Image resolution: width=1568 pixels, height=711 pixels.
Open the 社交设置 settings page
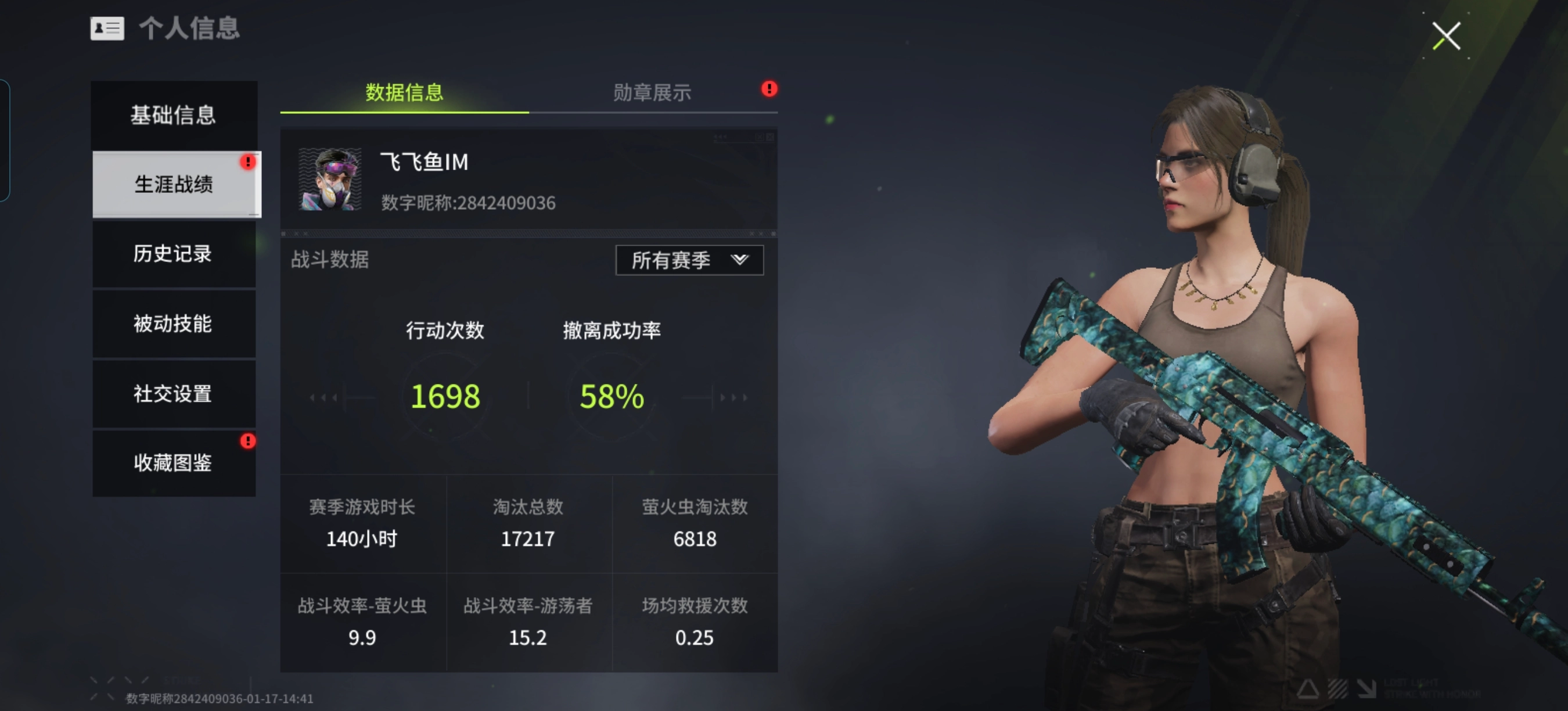(x=173, y=394)
